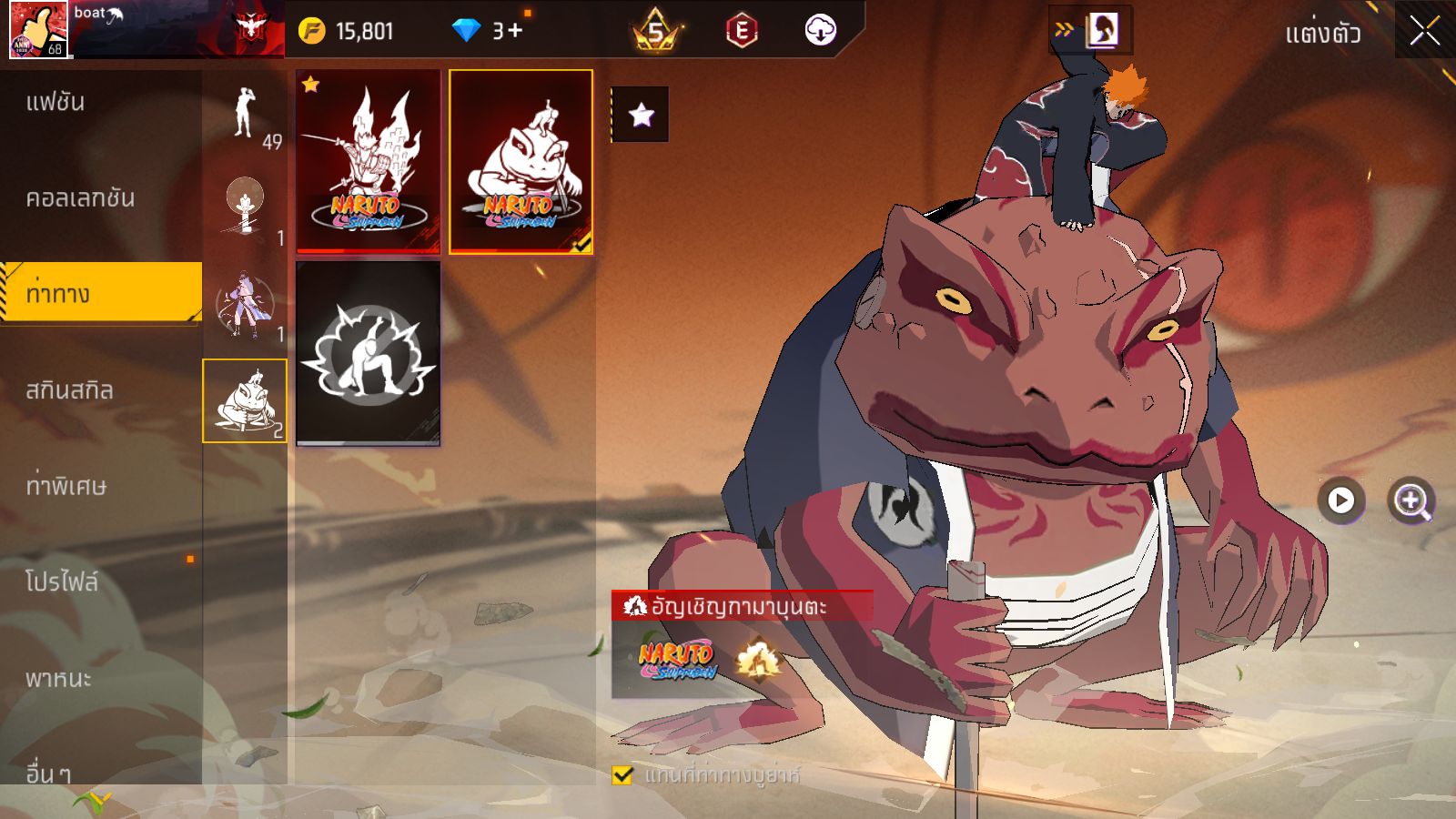This screenshot has width=1456, height=819.
Task: Open the โปรไฟล์ category
Action: [62, 581]
